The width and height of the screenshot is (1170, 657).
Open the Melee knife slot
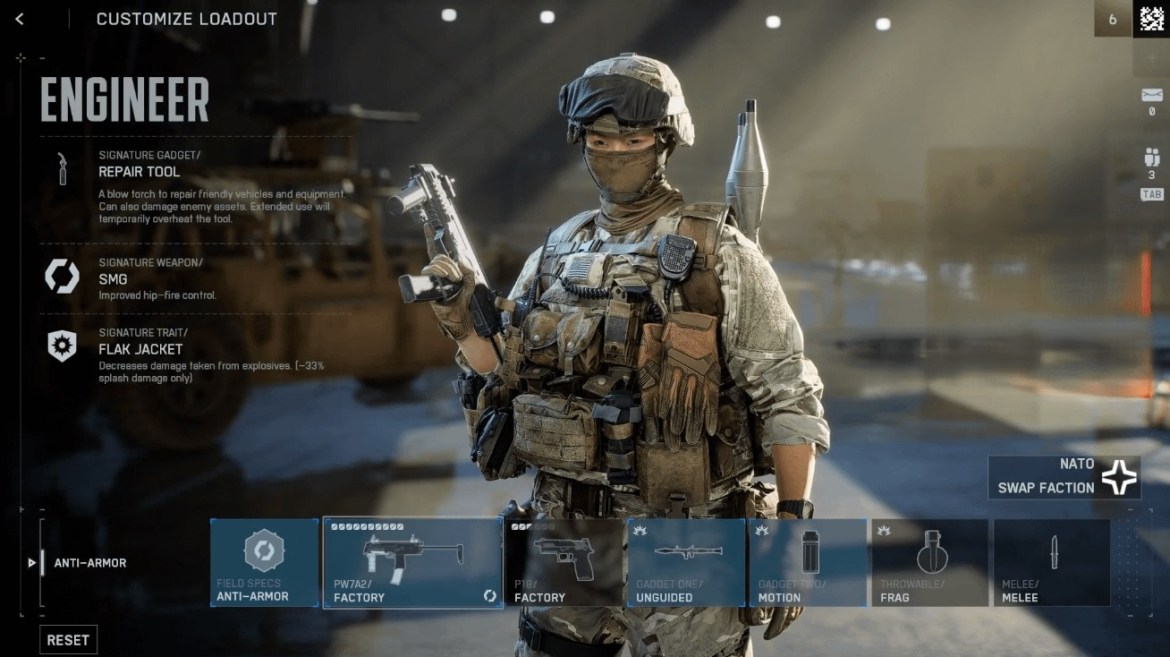[1052, 562]
